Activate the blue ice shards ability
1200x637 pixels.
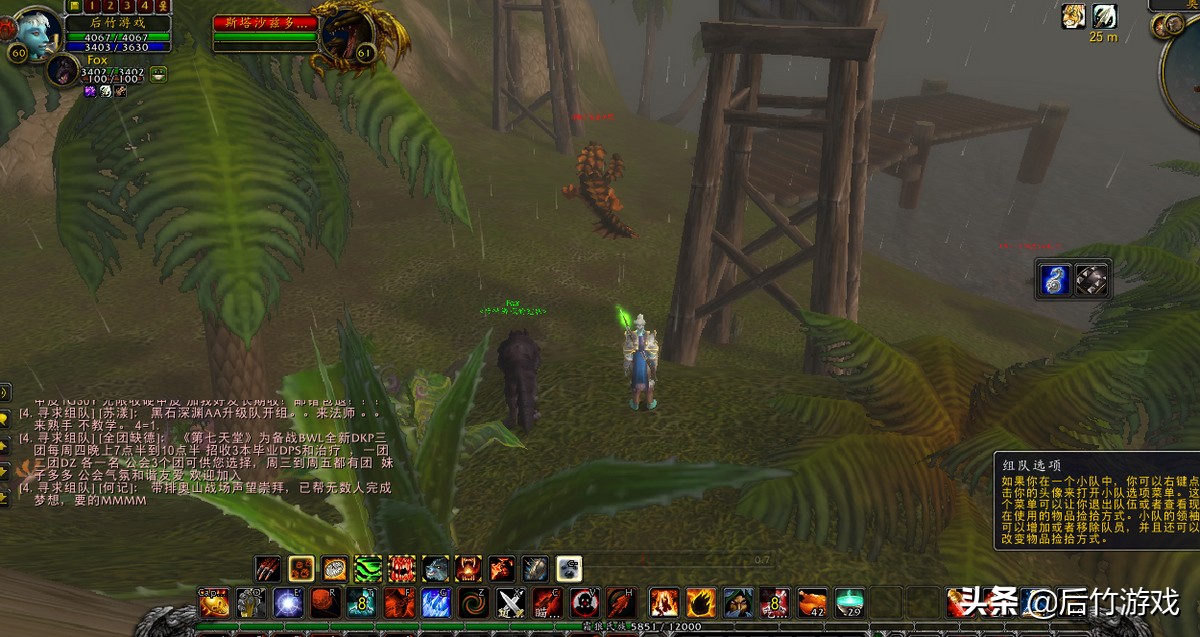click(x=435, y=603)
